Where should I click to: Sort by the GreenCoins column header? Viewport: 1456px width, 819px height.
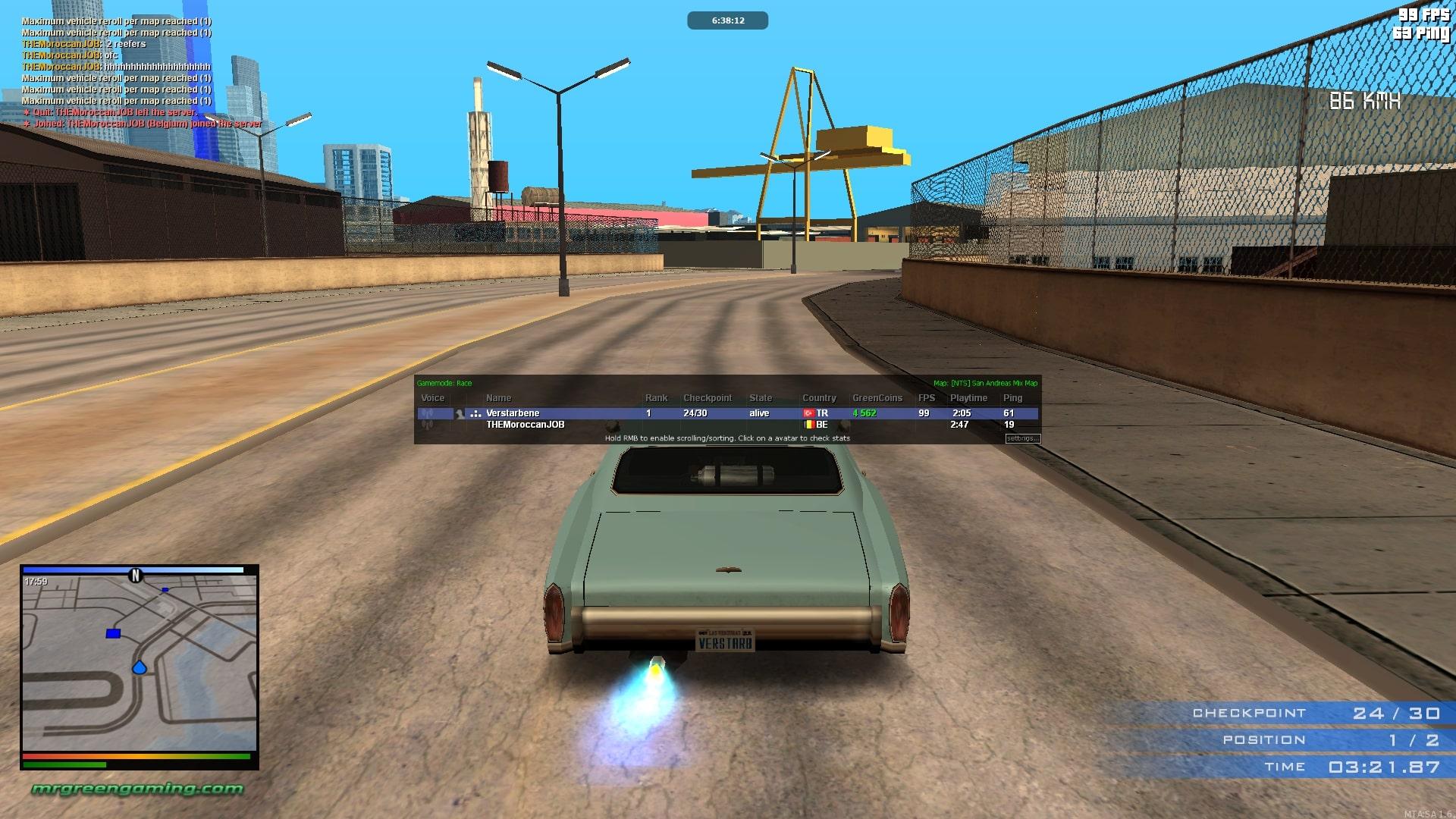(877, 398)
